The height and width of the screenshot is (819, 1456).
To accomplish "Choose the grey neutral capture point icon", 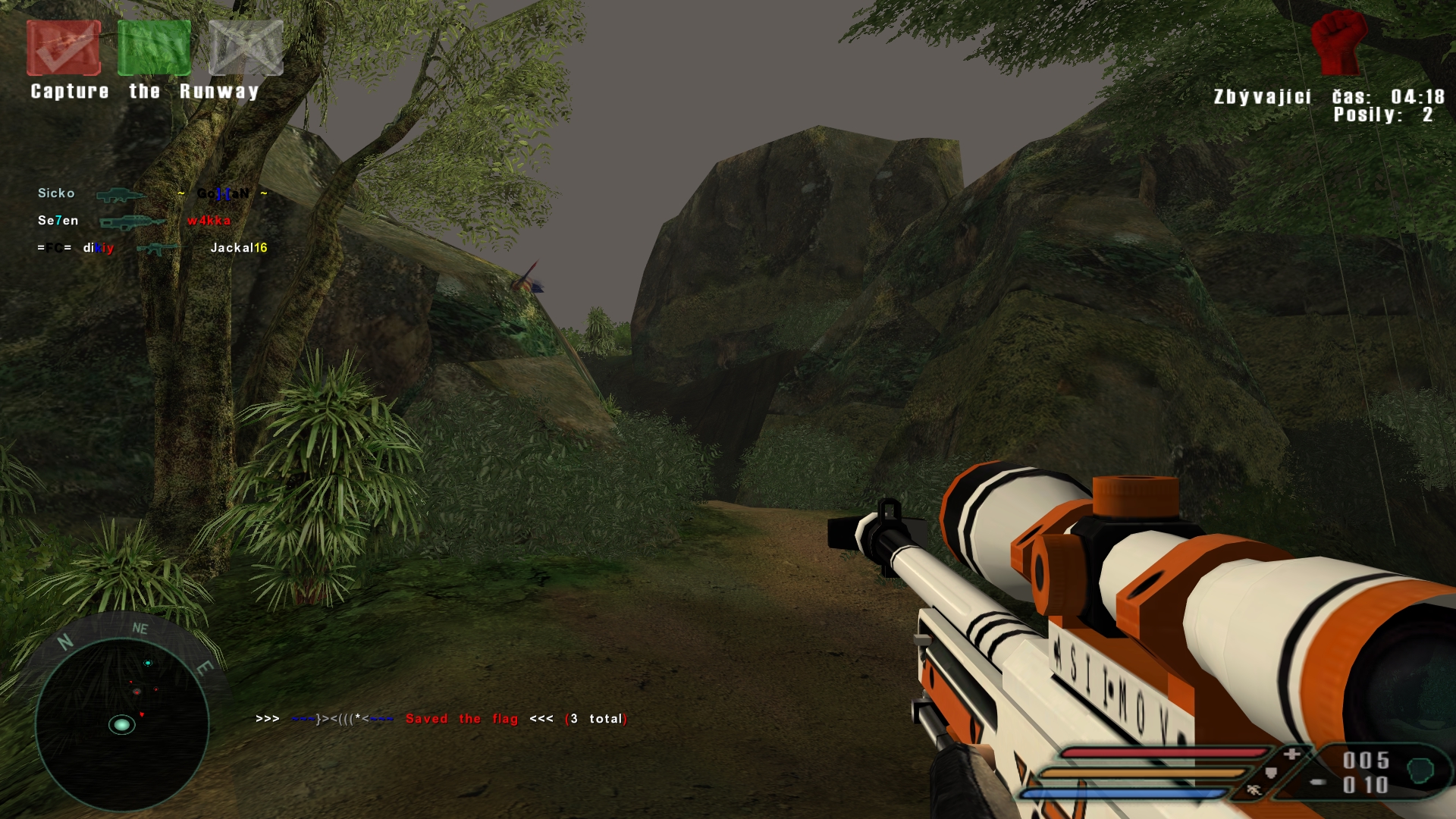I will (246, 48).
